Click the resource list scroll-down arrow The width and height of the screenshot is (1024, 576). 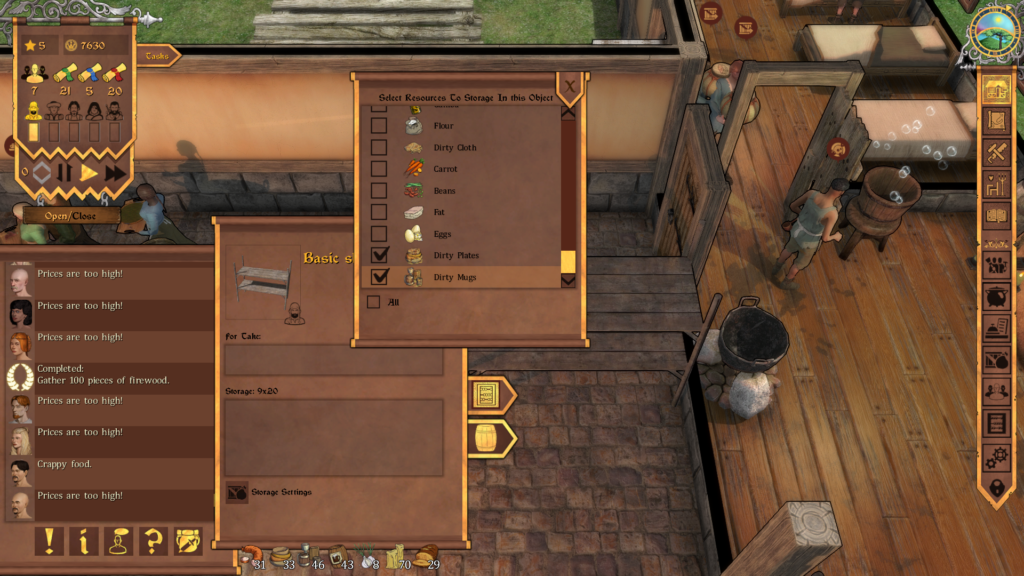(568, 281)
